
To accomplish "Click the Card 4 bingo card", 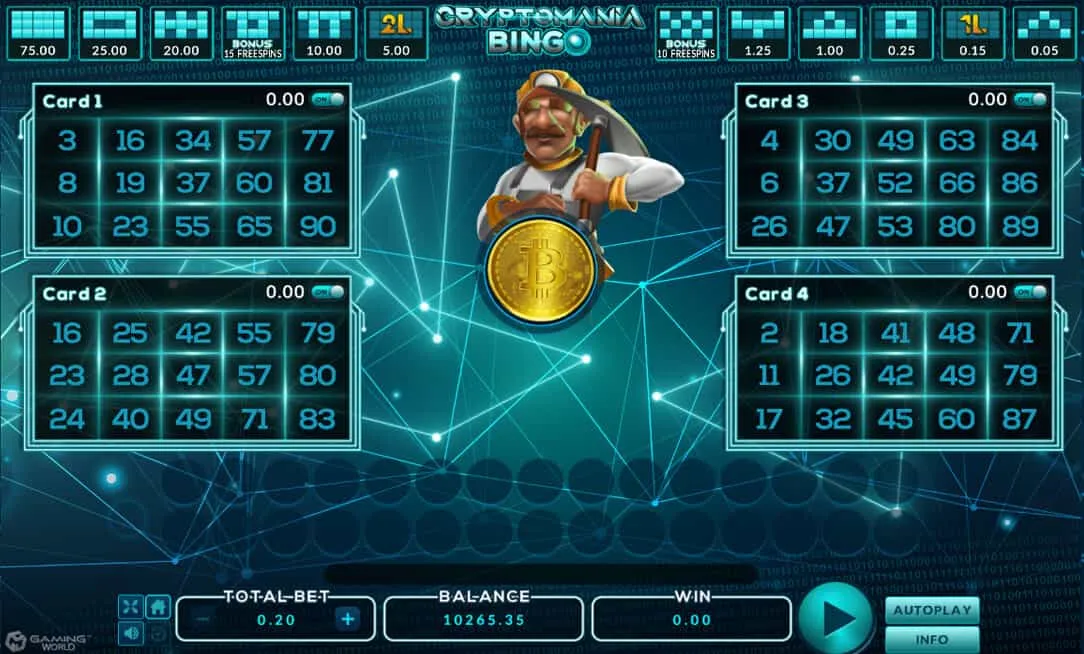I will [893, 375].
